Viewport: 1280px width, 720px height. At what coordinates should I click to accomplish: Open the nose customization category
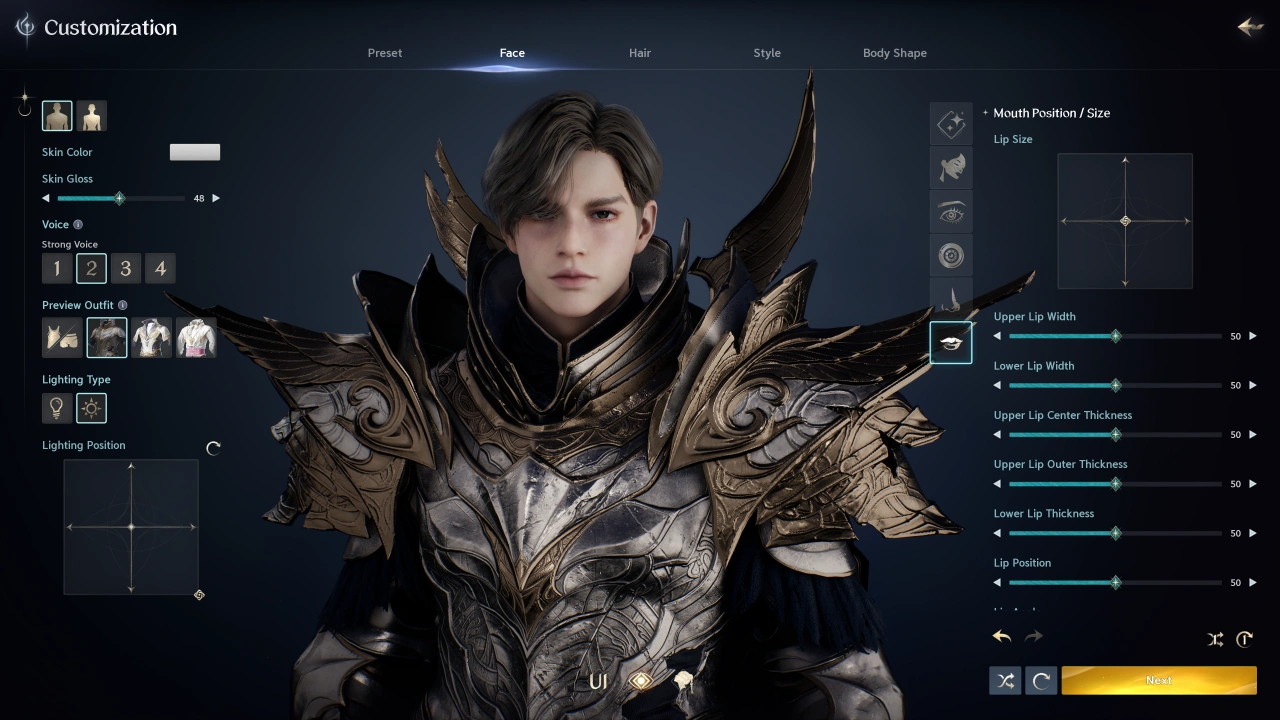coord(951,298)
